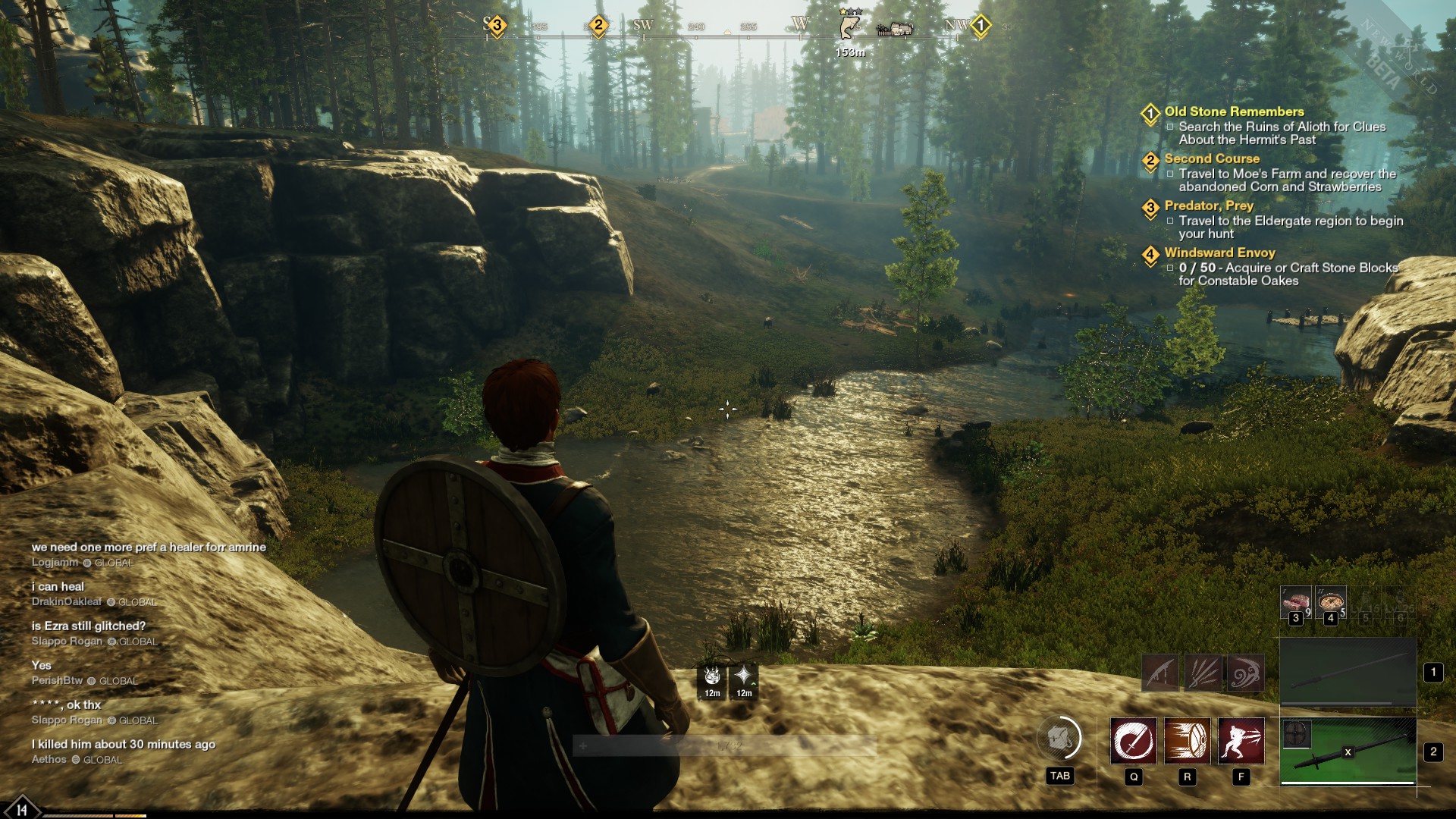Use the meat ration in quickslot 3
This screenshot has height=819, width=1456.
[1295, 602]
